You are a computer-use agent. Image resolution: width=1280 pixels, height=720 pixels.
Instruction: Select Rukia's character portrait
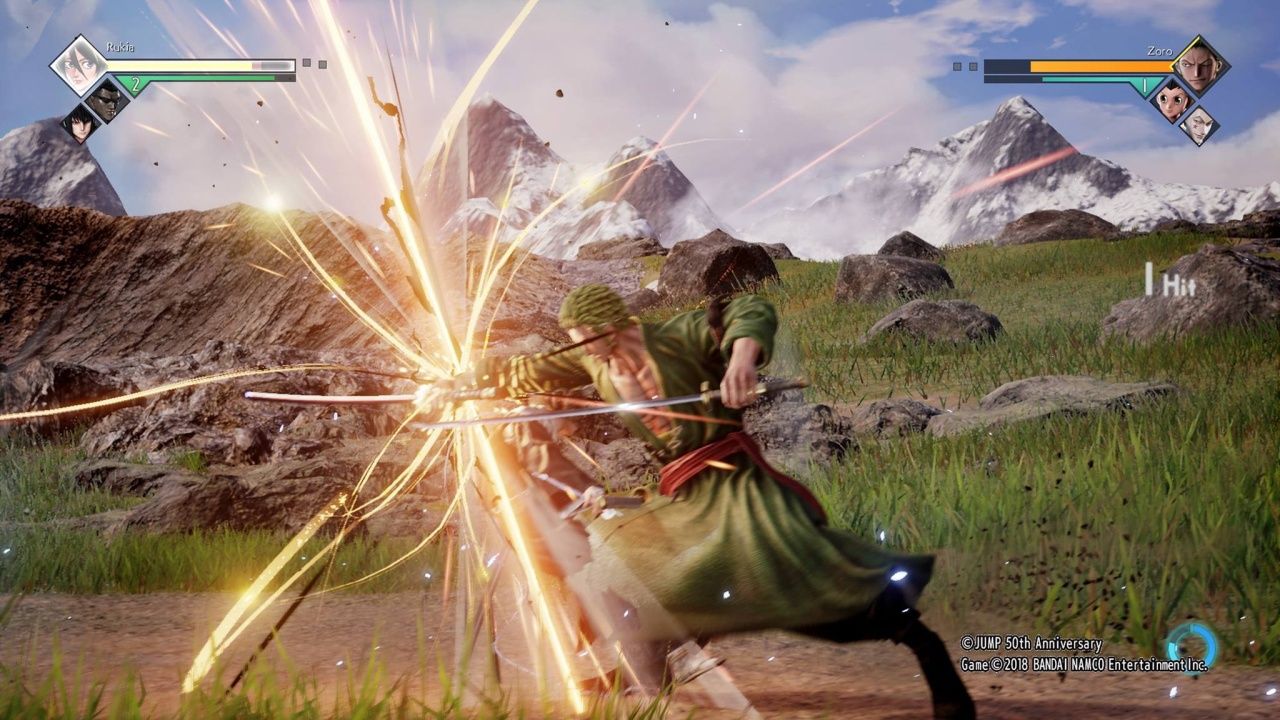(78, 66)
